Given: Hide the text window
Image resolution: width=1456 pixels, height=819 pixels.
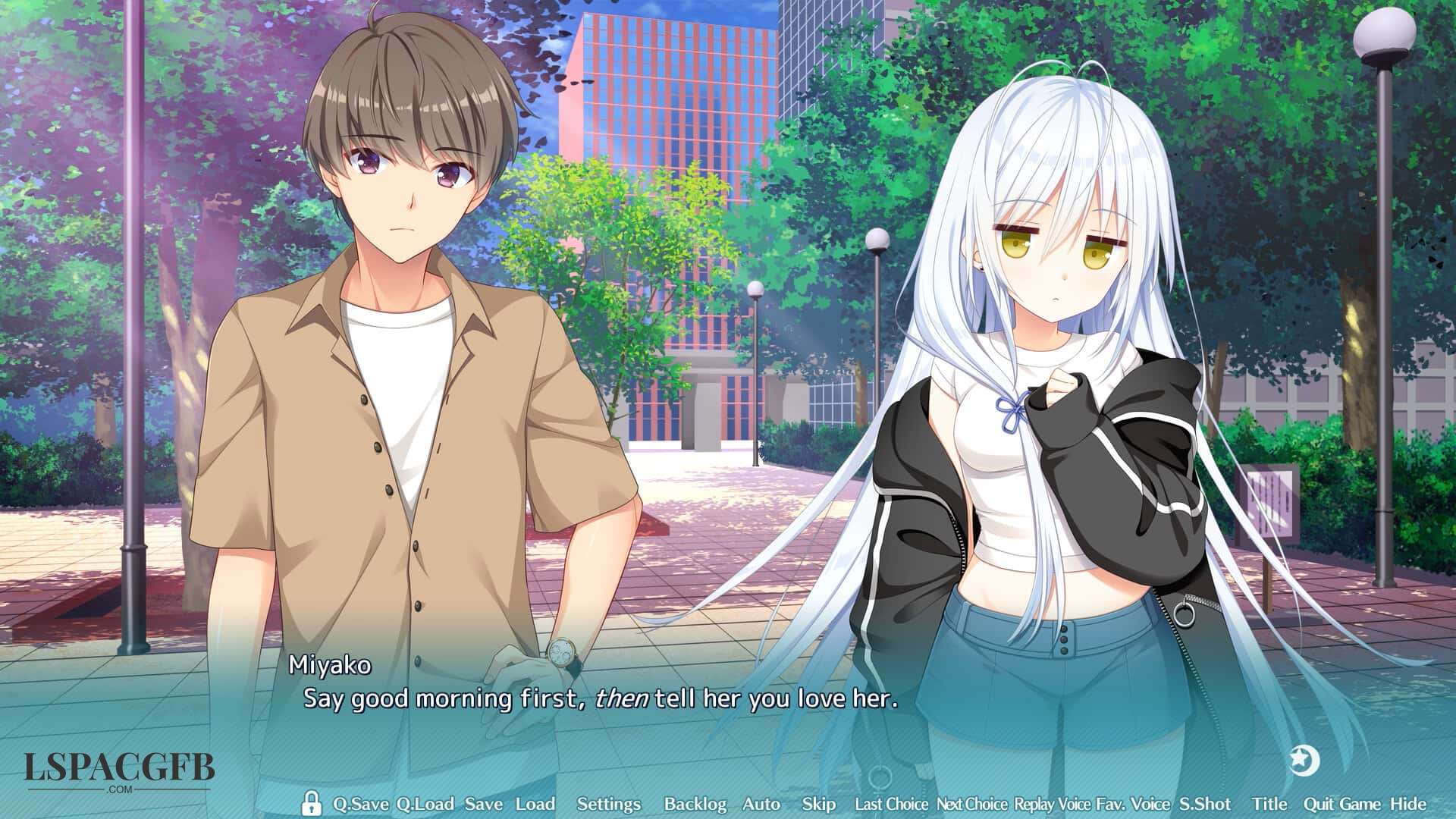Looking at the screenshot, I should click(1407, 804).
